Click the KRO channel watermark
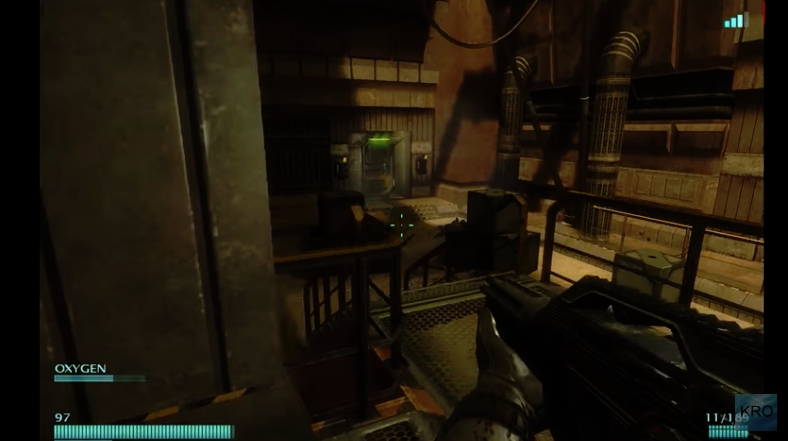Image resolution: width=788 pixels, height=441 pixels. (x=757, y=413)
